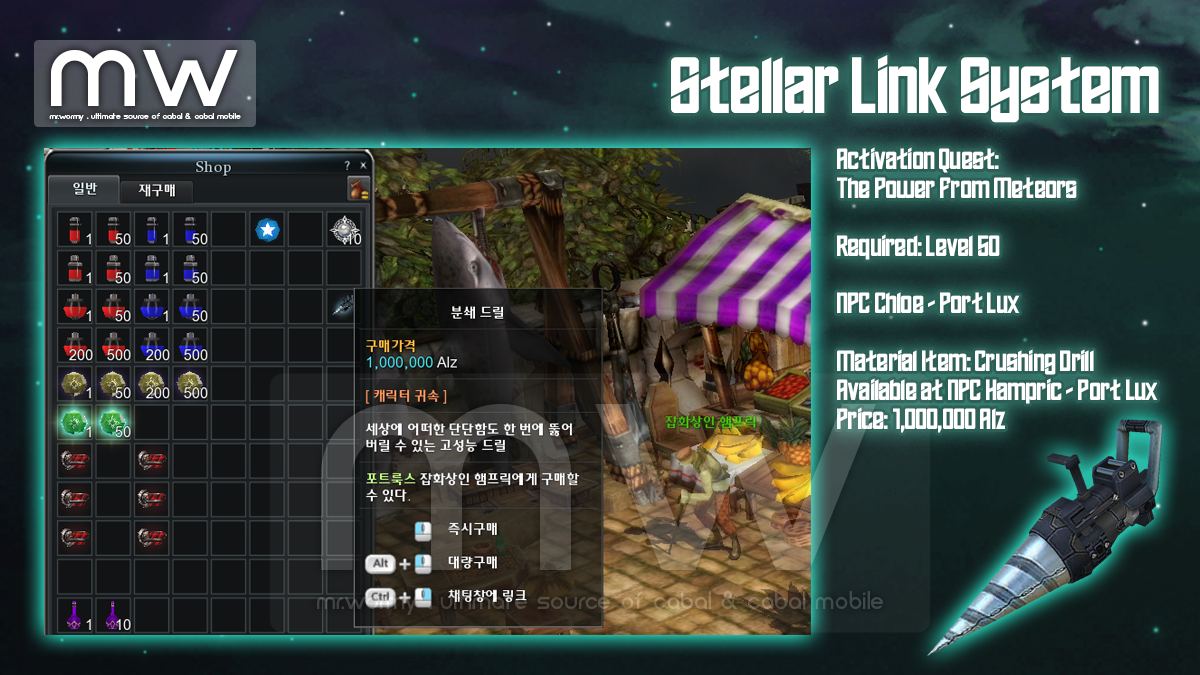This screenshot has height=675, width=1200.
Task: Select the silver orb item stack of 10
Action: pyautogui.click(x=345, y=230)
